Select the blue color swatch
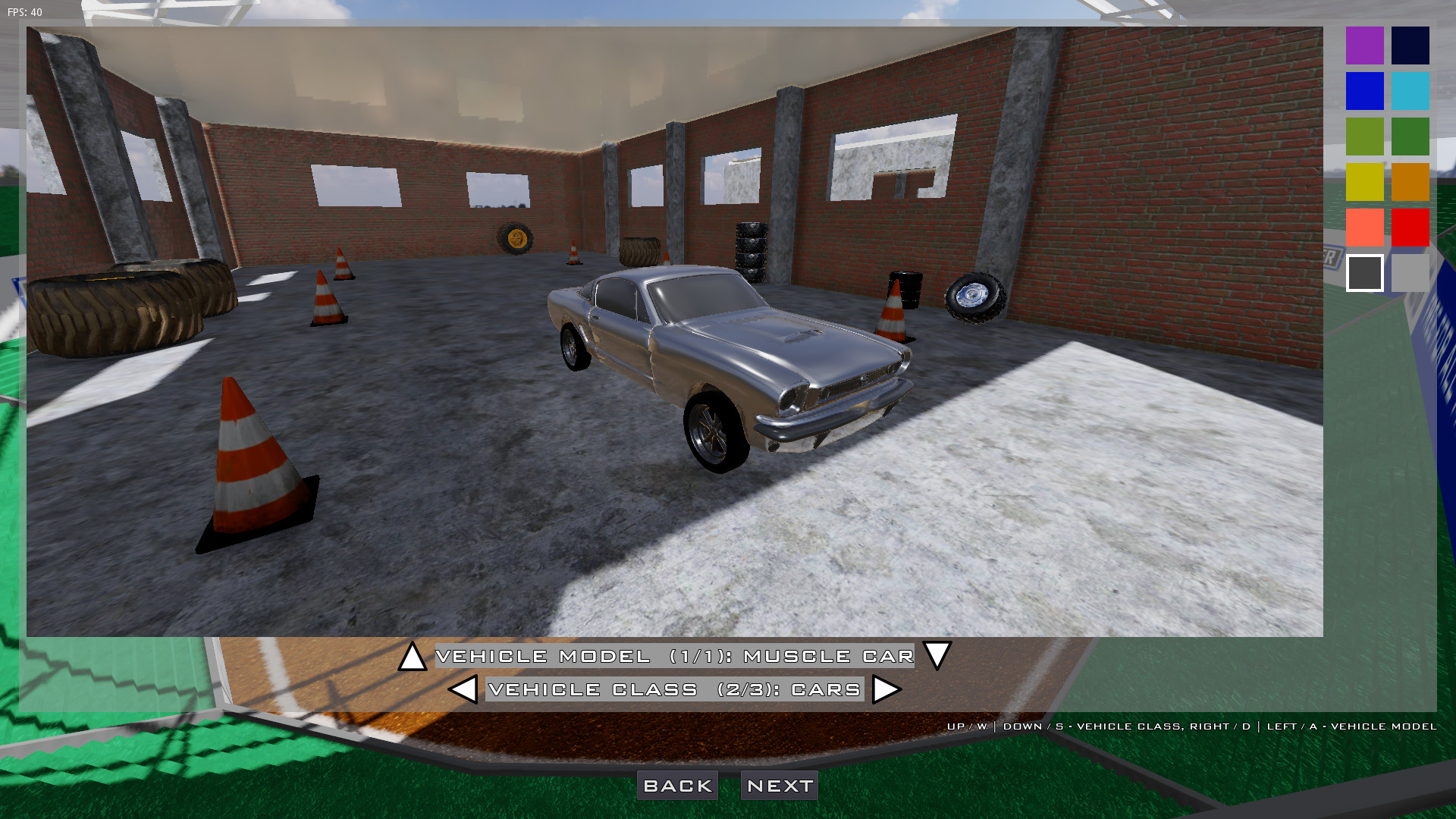 pyautogui.click(x=1364, y=91)
